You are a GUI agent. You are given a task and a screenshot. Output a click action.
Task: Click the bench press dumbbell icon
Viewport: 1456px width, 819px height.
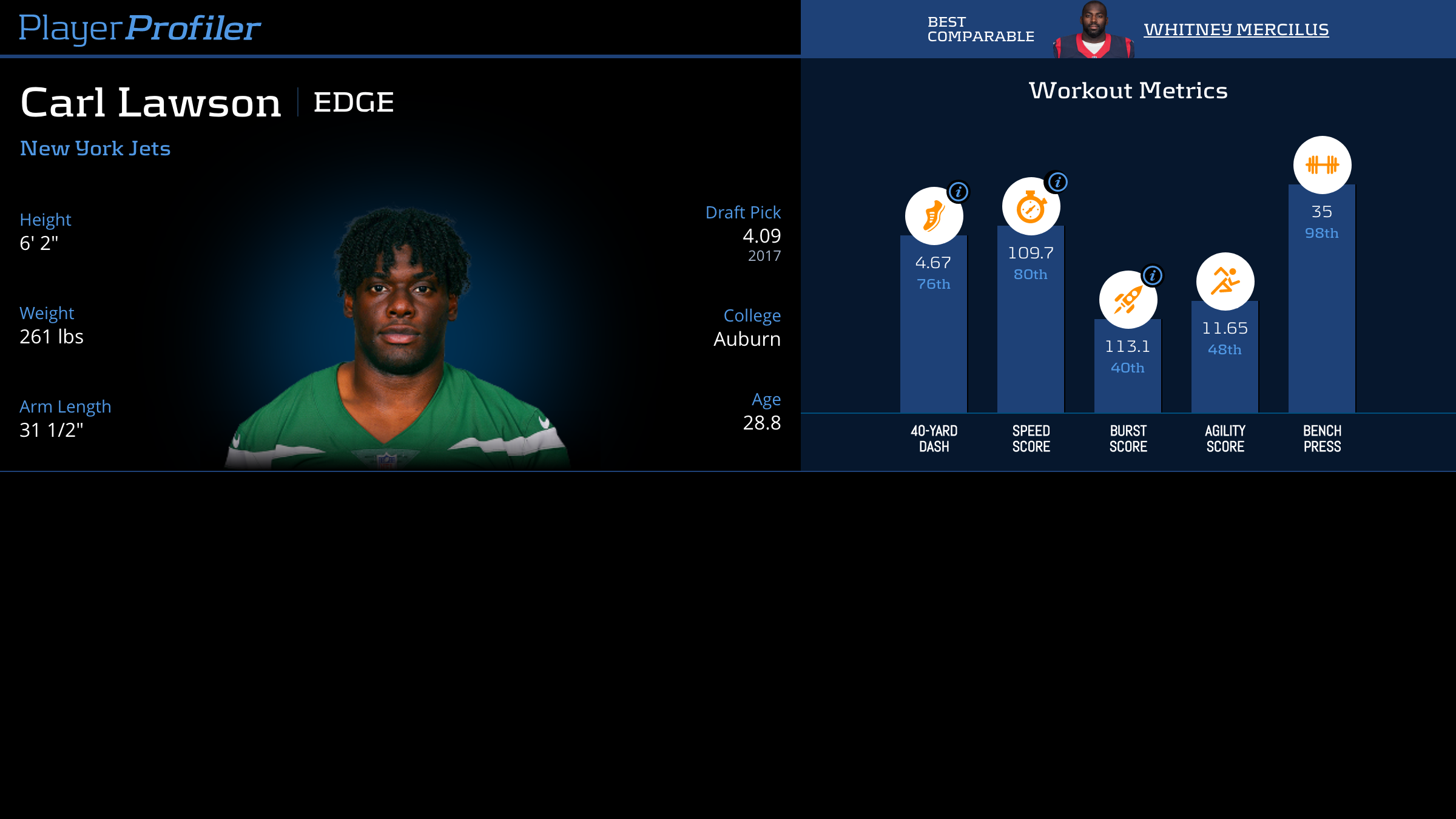pyautogui.click(x=1322, y=165)
